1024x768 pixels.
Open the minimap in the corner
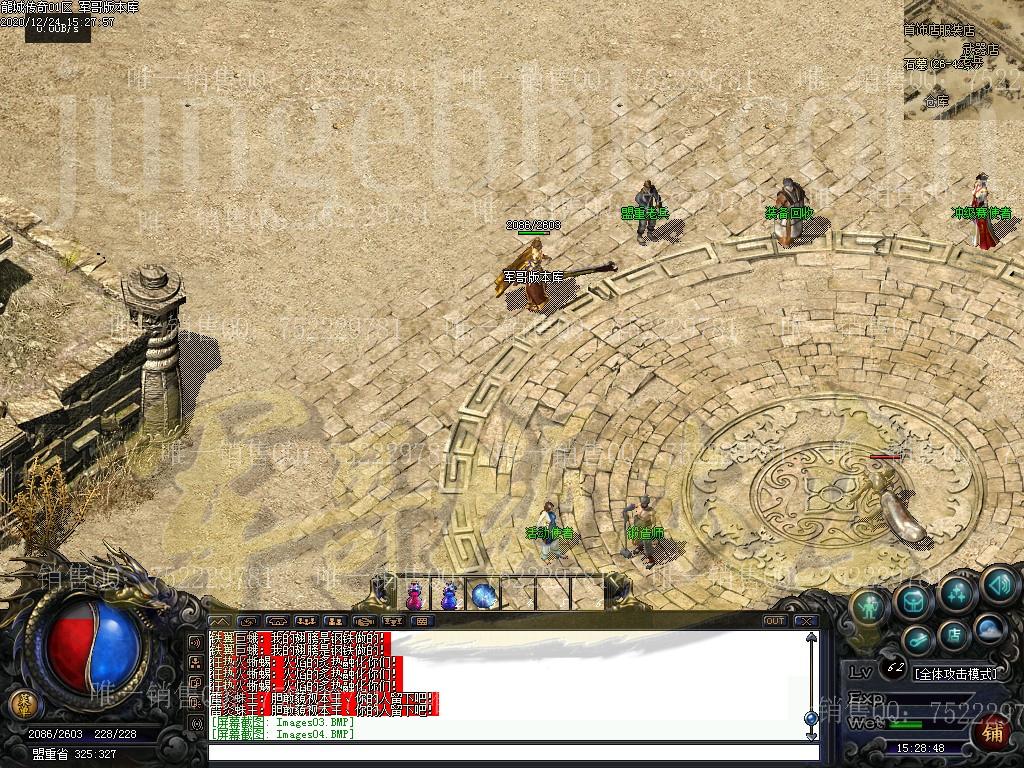click(963, 59)
